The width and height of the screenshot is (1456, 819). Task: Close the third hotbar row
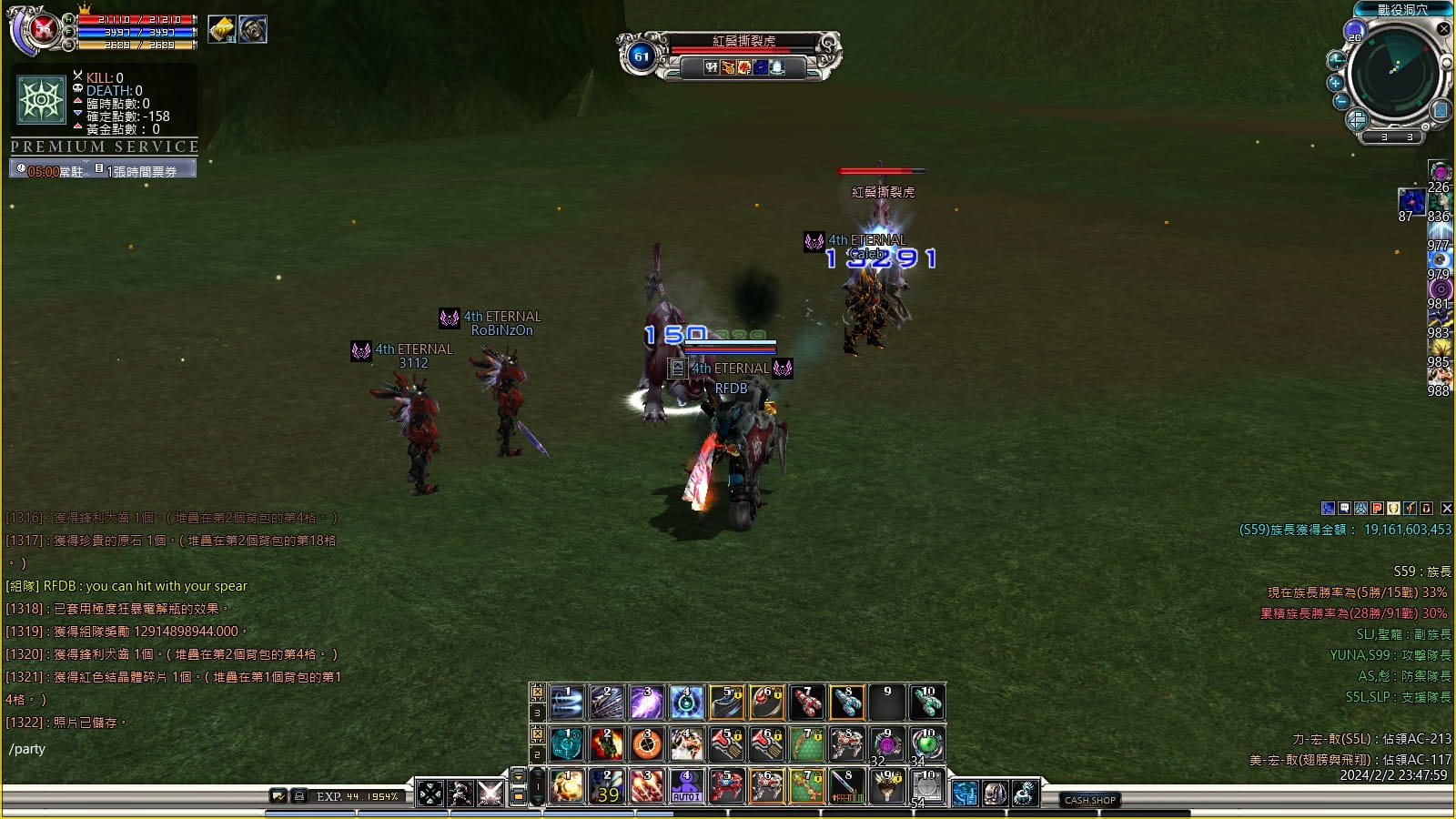(x=538, y=693)
